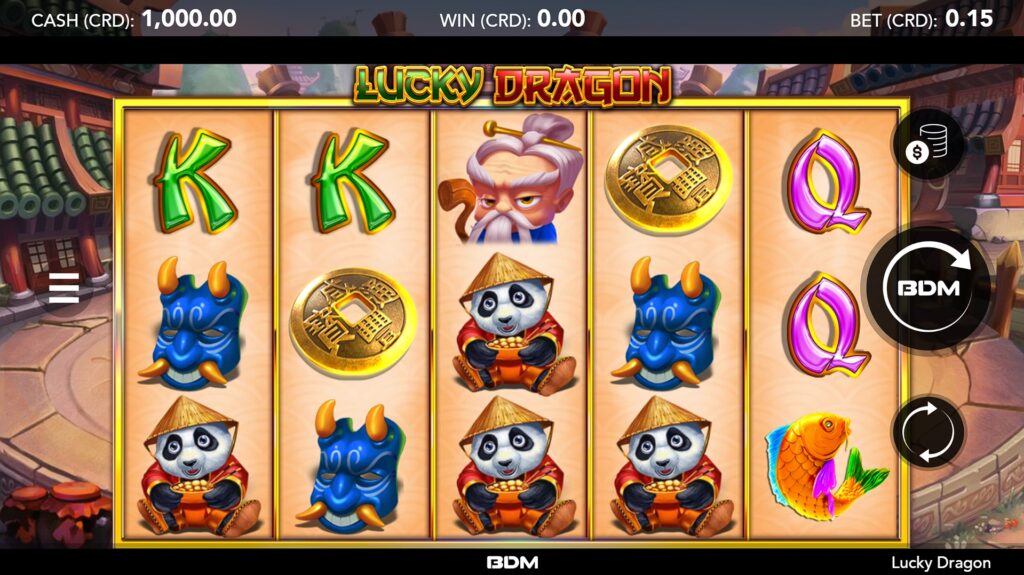Activate the autoplay circular arrows button

927,432
